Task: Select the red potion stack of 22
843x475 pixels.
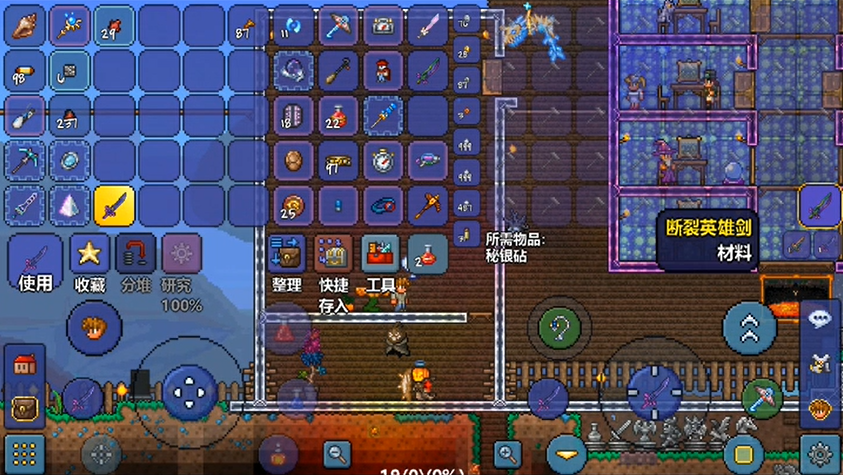Action: [337, 116]
